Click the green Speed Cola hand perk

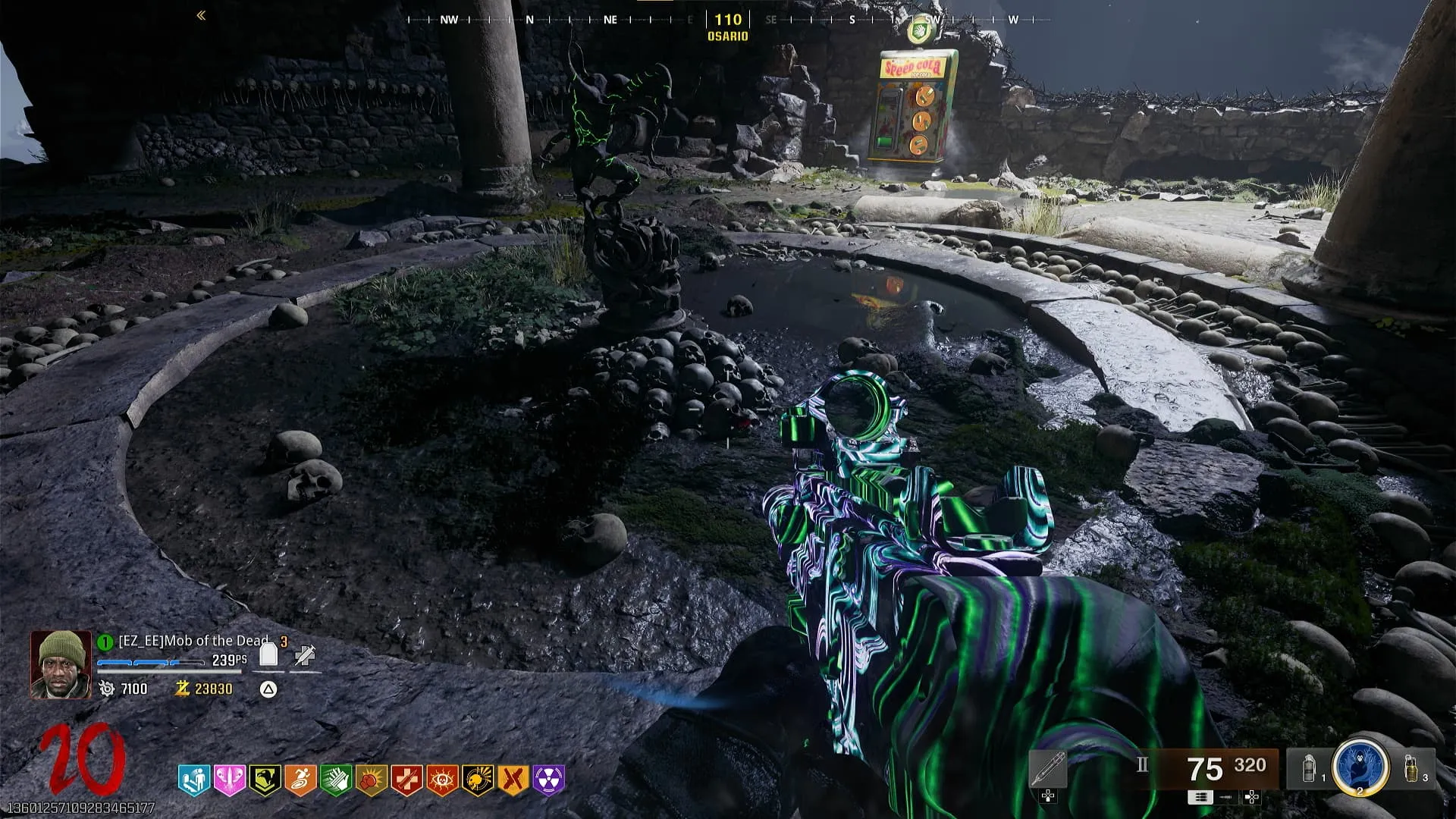[336, 780]
